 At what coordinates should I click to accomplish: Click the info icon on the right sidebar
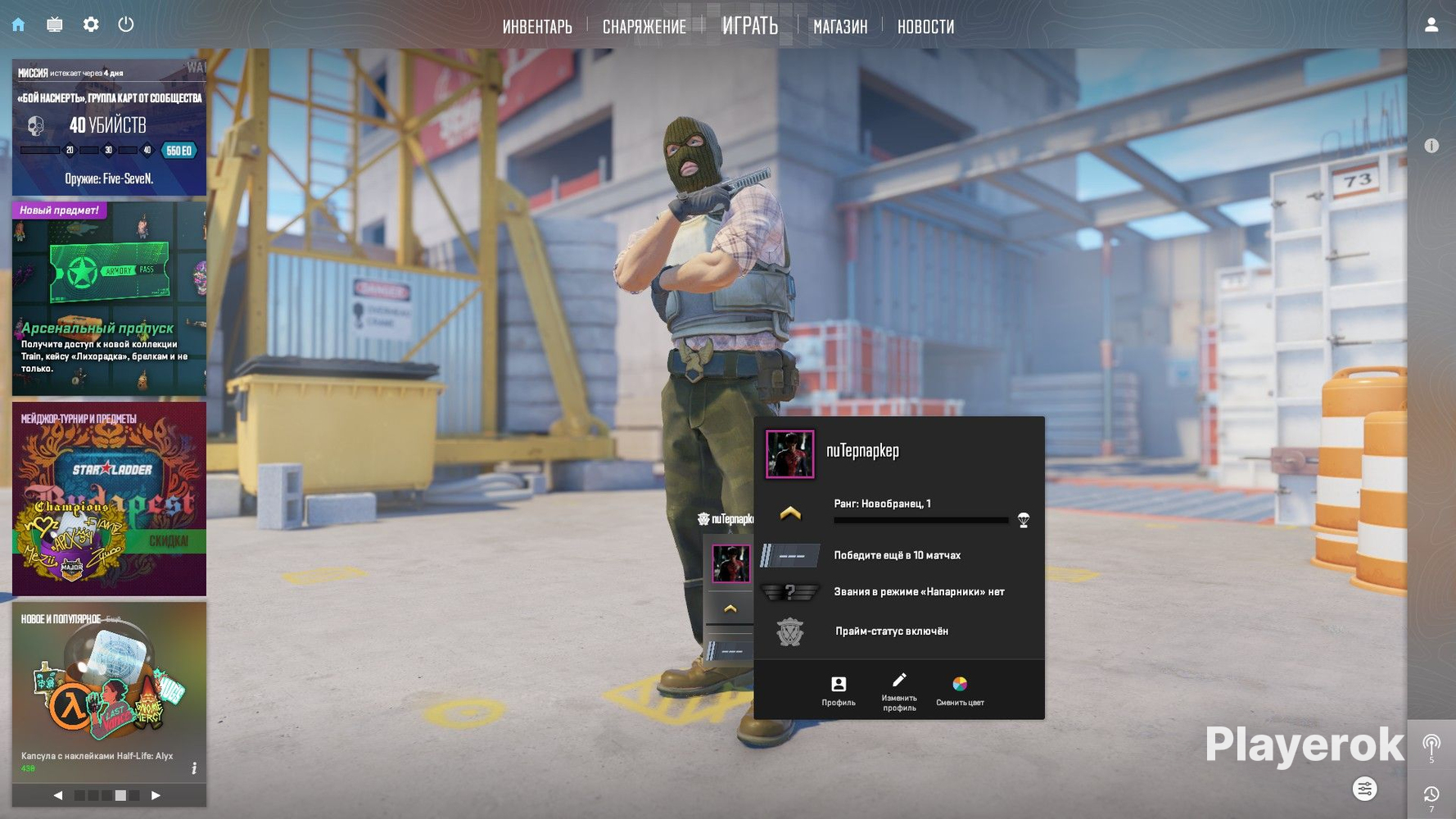pyautogui.click(x=1431, y=146)
